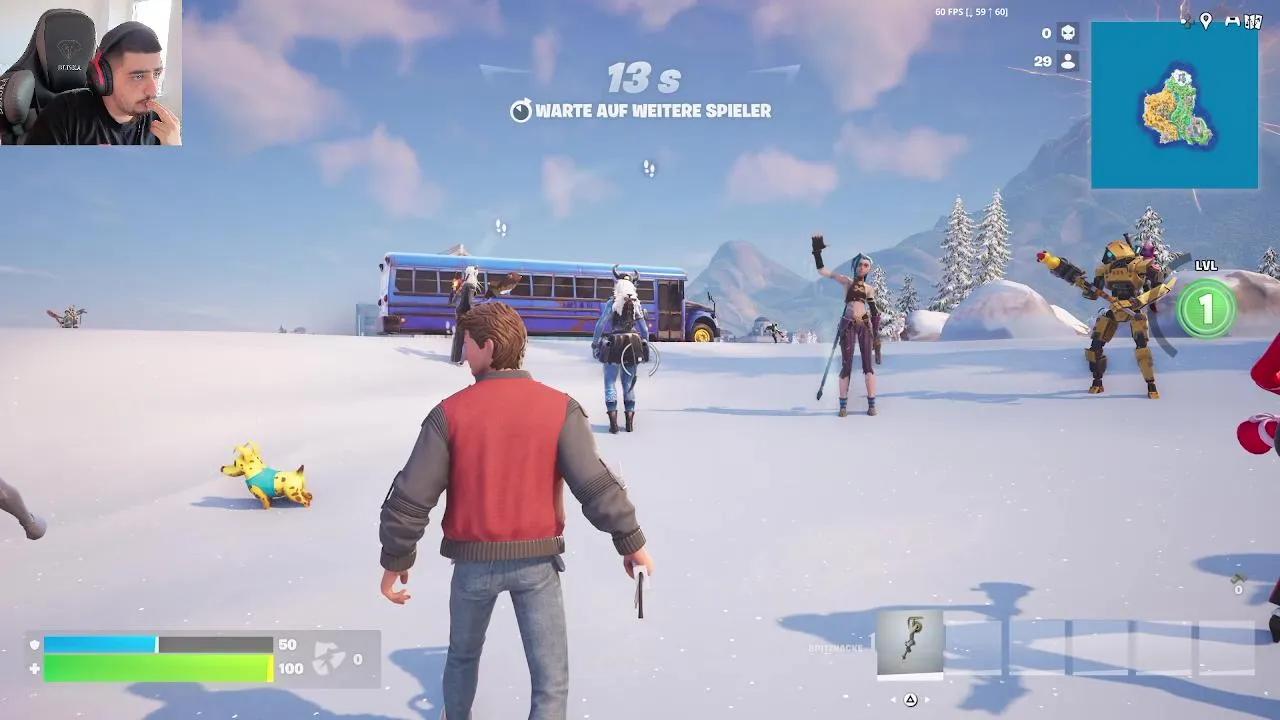Click the timer clock icon above waiting message
The width and height of the screenshot is (1280, 720).
(520, 113)
